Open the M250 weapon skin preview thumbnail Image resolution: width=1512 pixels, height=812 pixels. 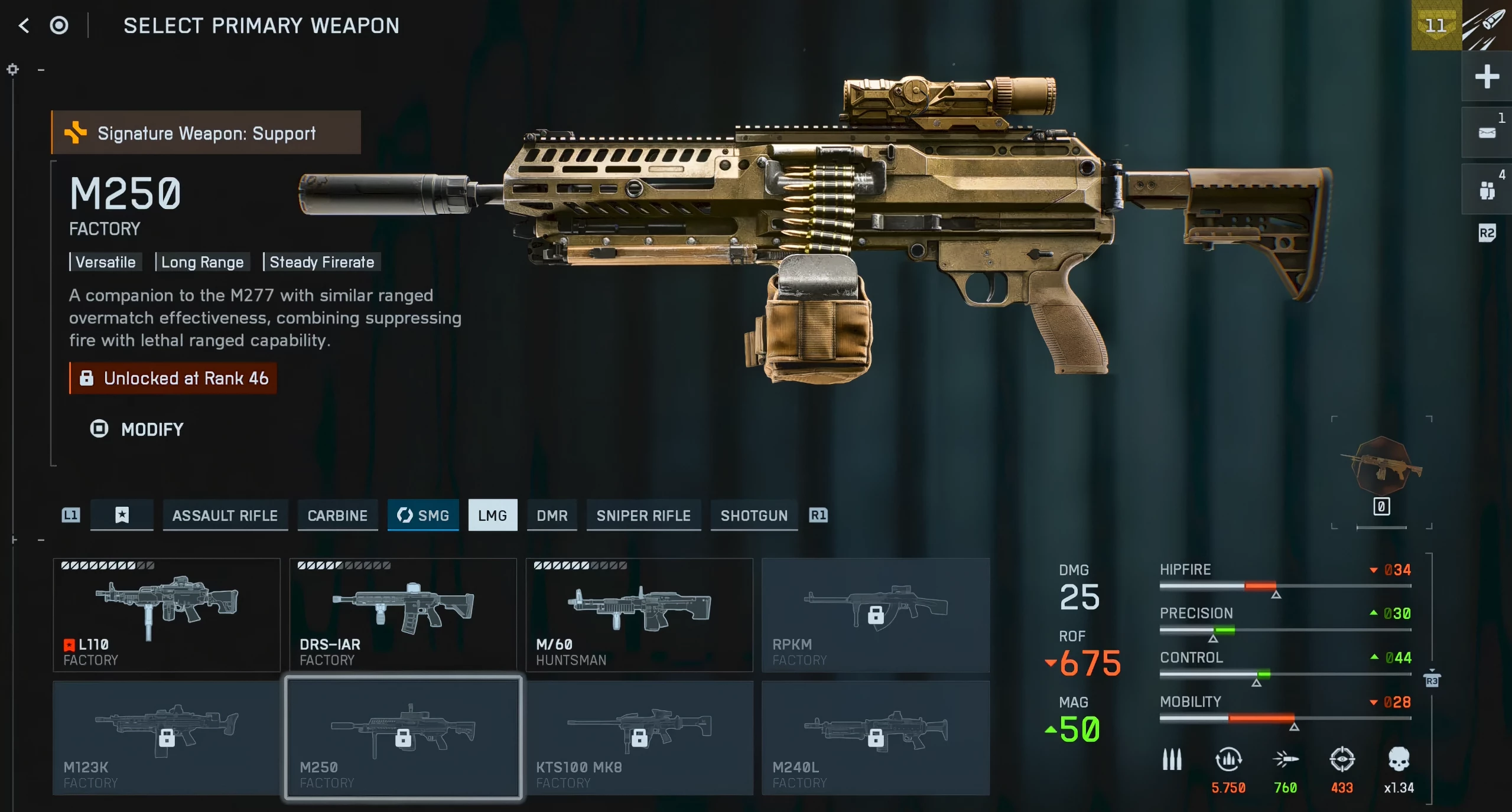click(x=1381, y=468)
